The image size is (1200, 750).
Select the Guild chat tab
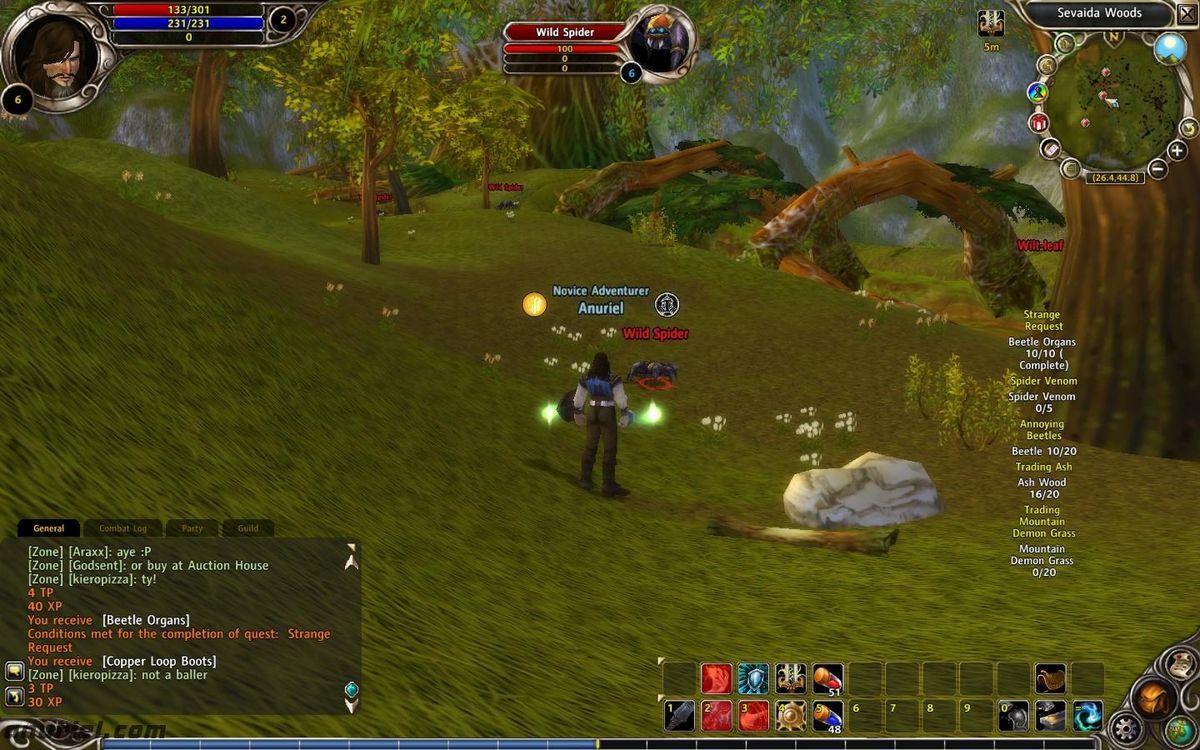tap(247, 528)
